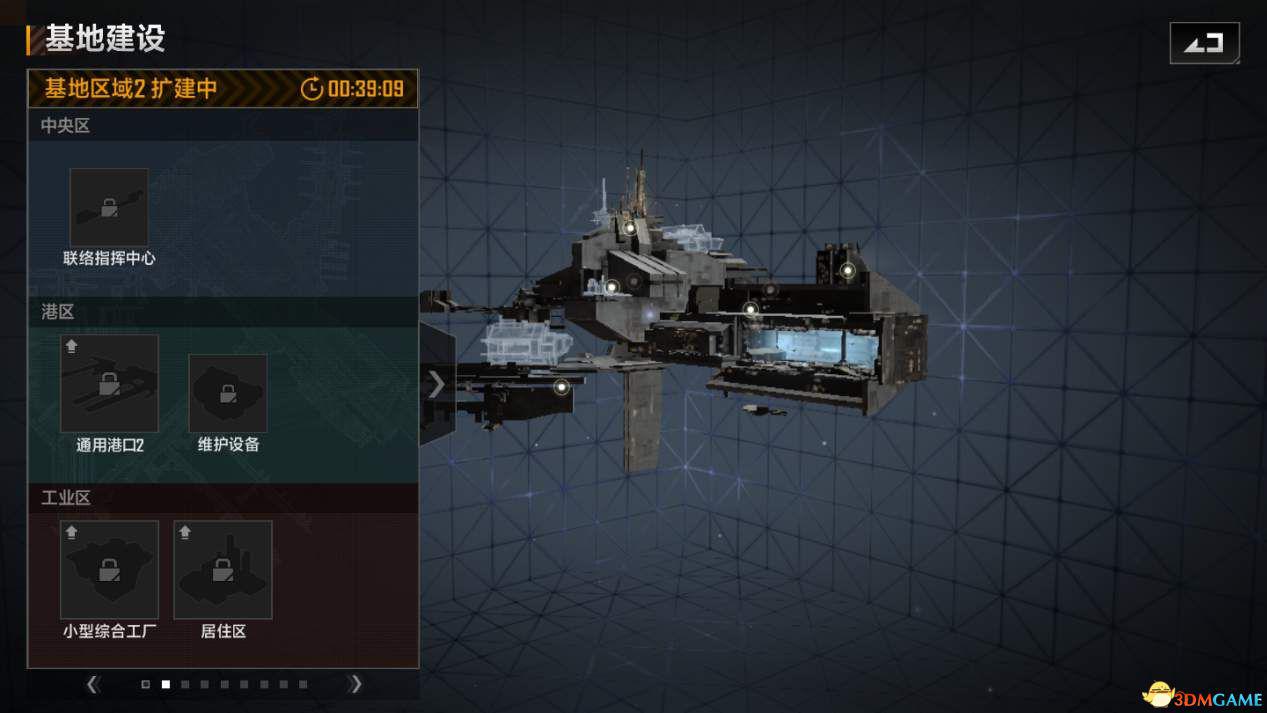Select the 联络指挥中心 building tile
The image size is (1267, 713).
[109, 208]
